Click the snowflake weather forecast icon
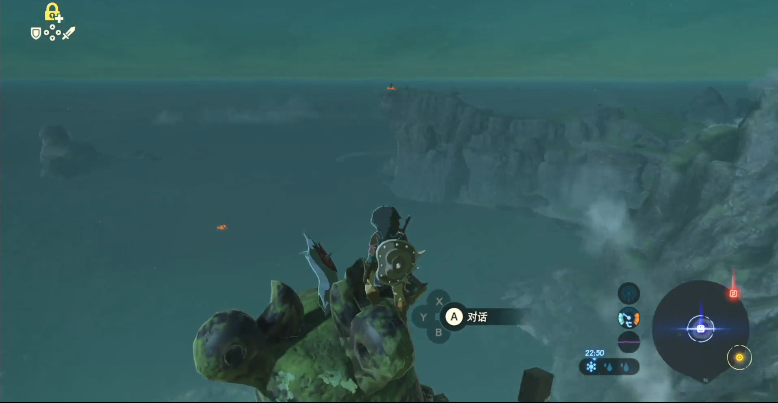This screenshot has height=403, width=778. (591, 367)
